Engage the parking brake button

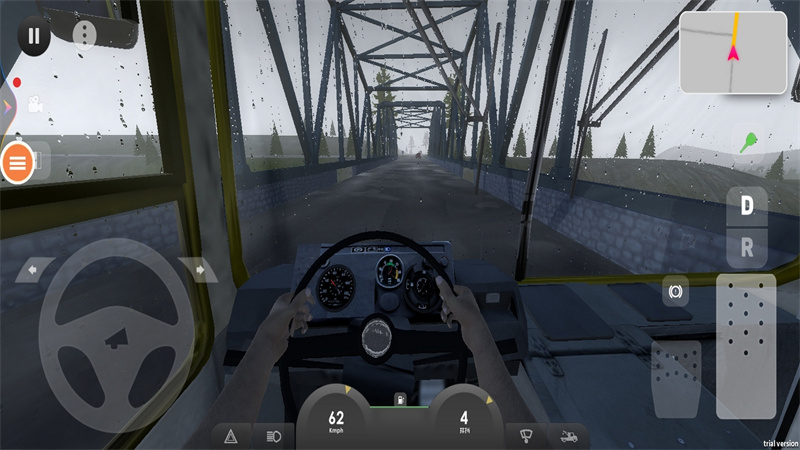point(676,293)
